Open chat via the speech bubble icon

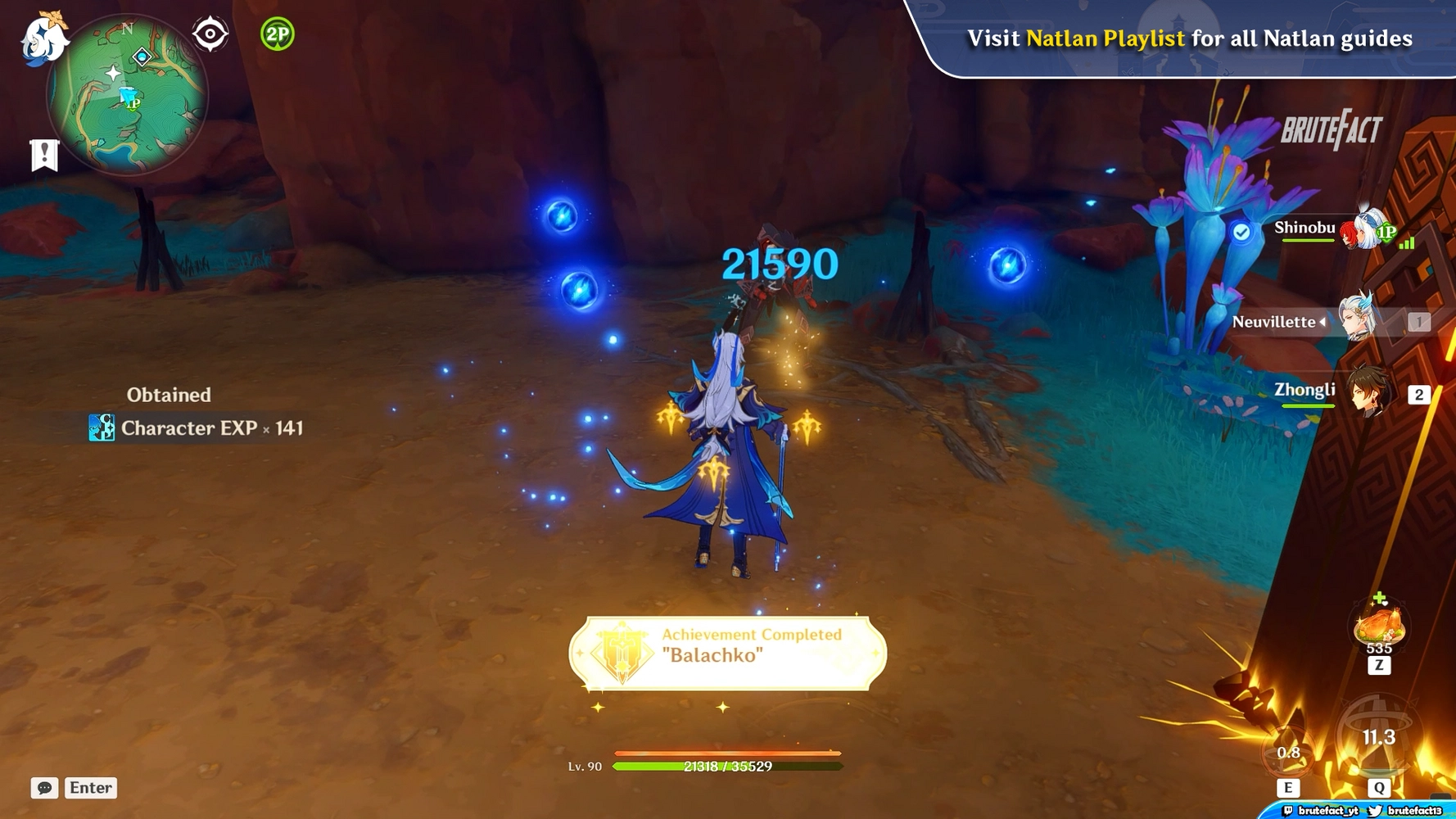(43, 788)
